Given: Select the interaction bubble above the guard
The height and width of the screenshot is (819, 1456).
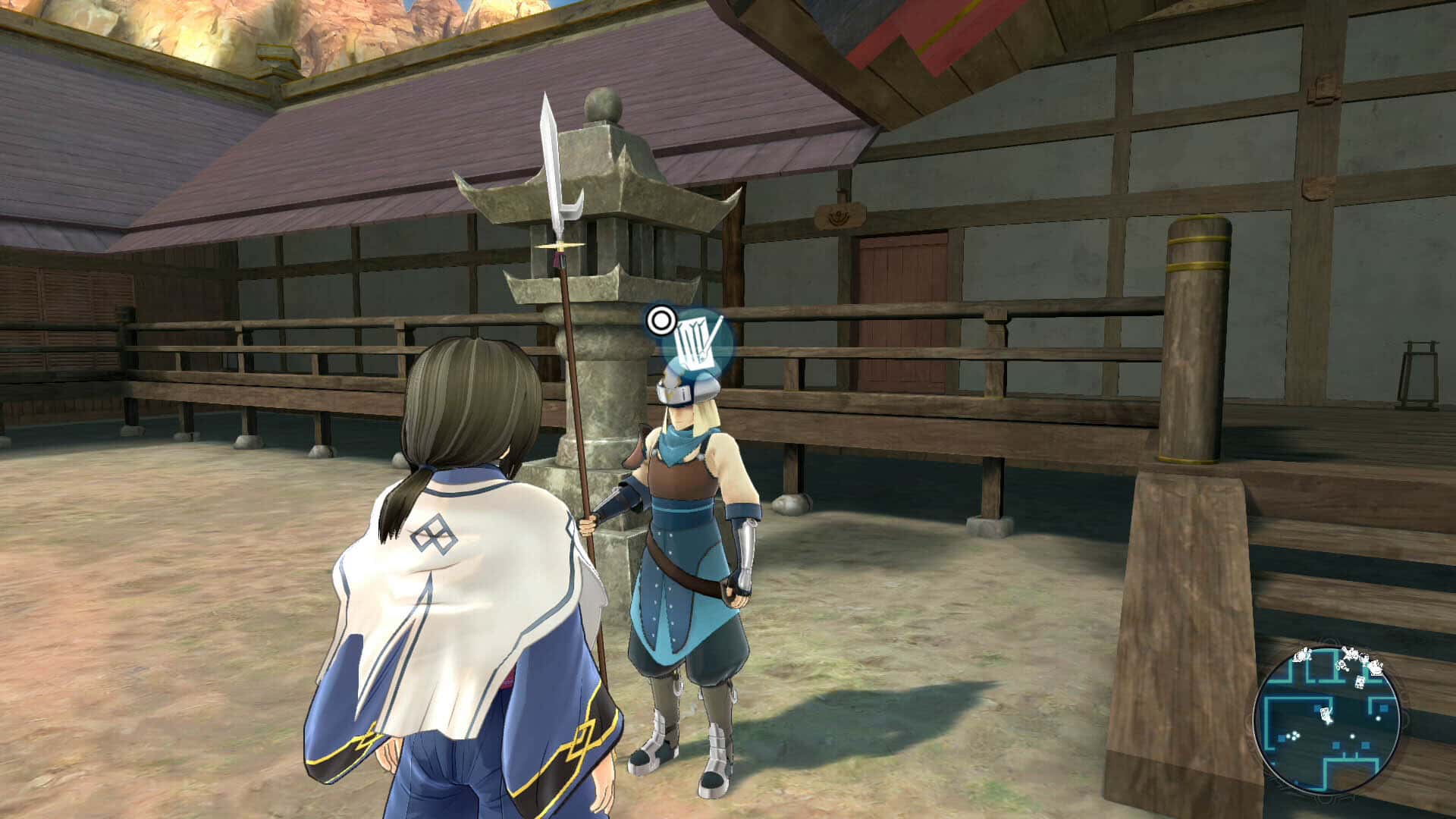Looking at the screenshot, I should tap(697, 342).
